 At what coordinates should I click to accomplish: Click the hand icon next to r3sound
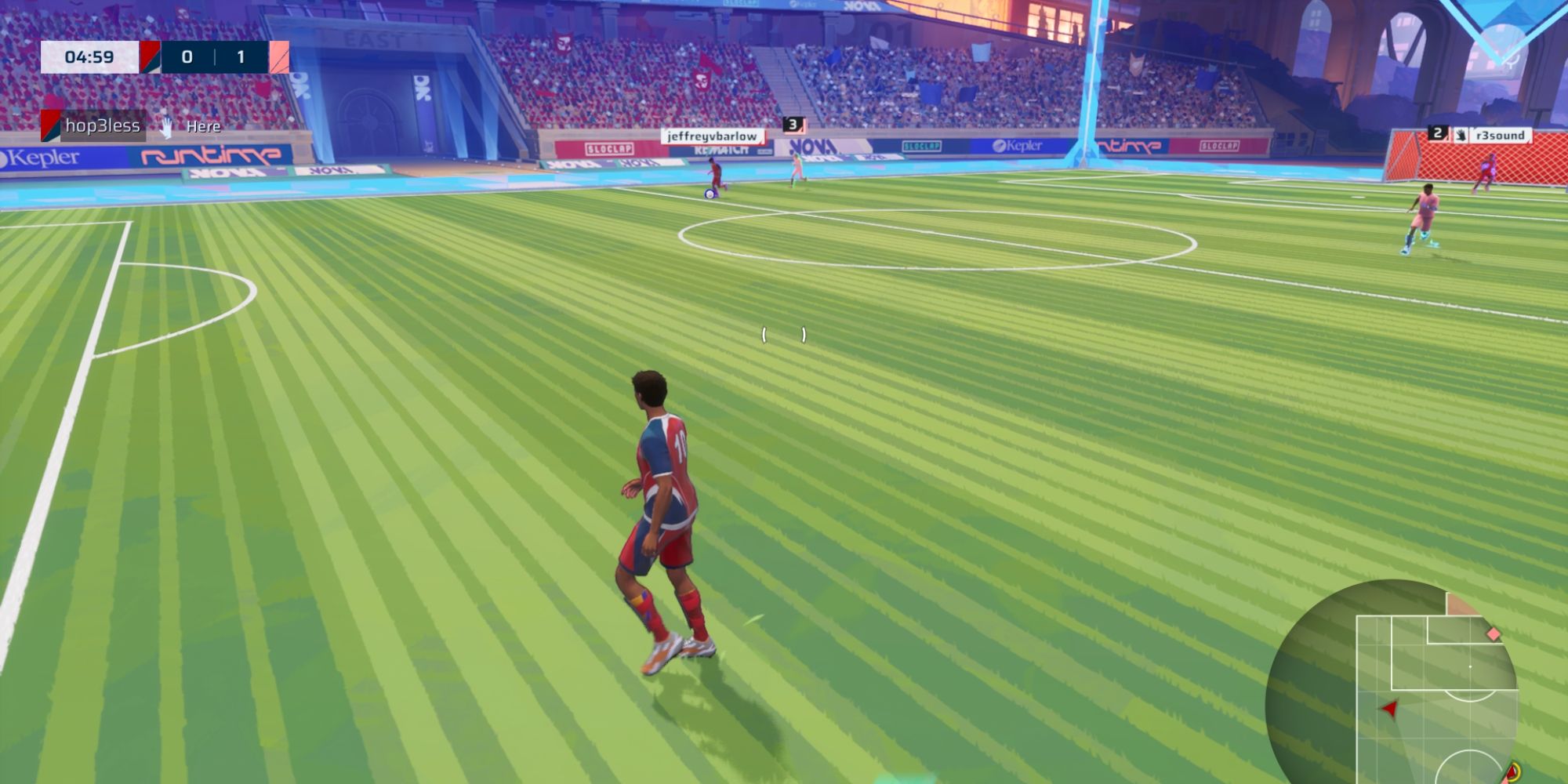pos(1461,134)
